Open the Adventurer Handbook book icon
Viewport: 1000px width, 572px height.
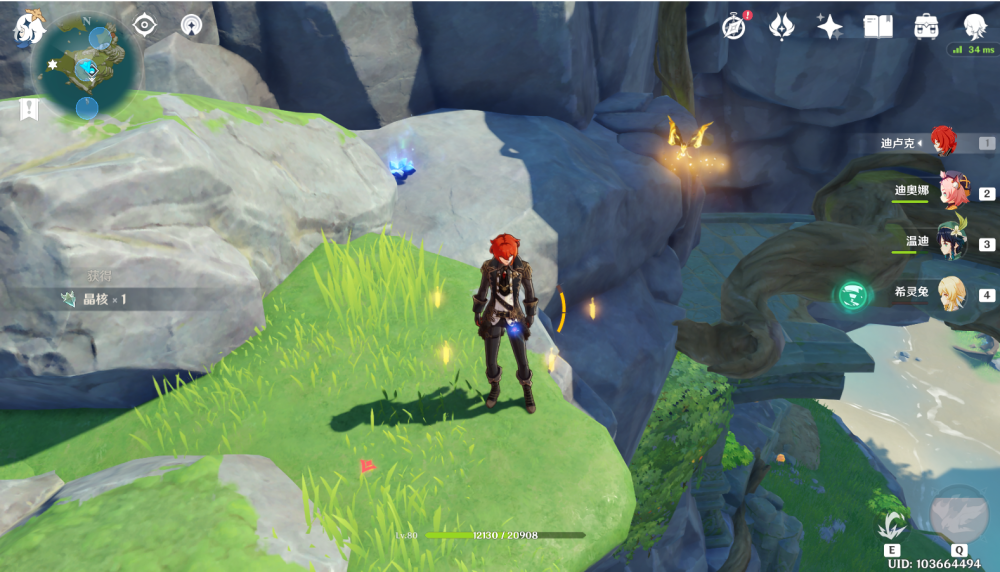(x=877, y=27)
